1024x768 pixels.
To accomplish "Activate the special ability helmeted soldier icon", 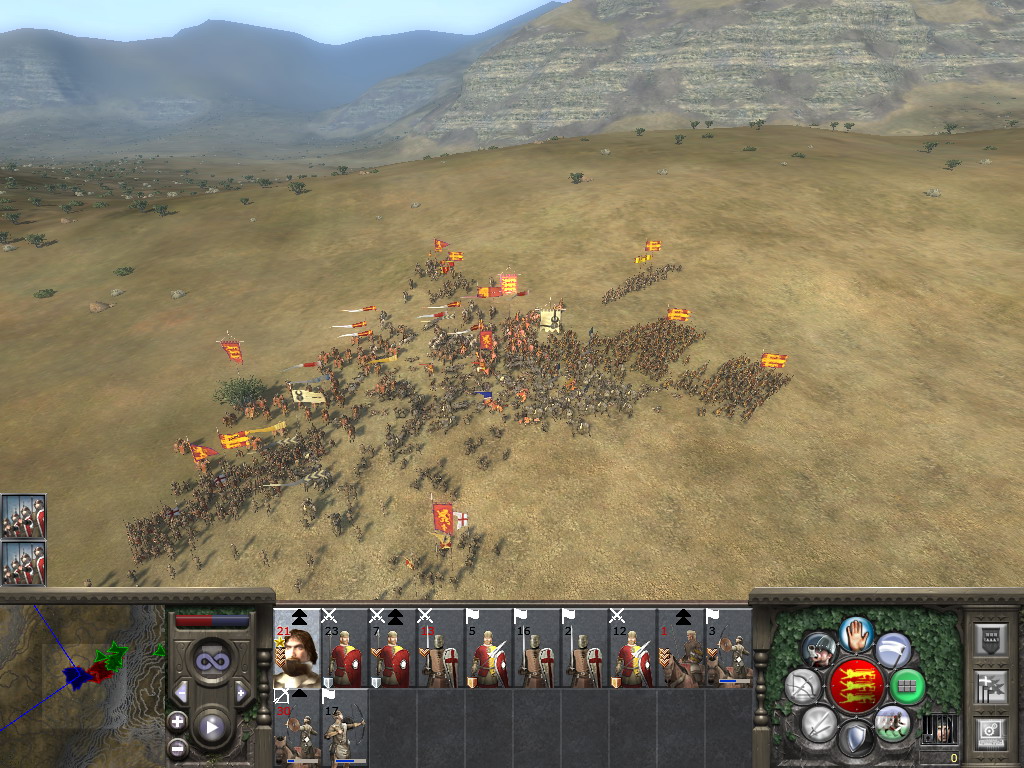I will (x=819, y=651).
